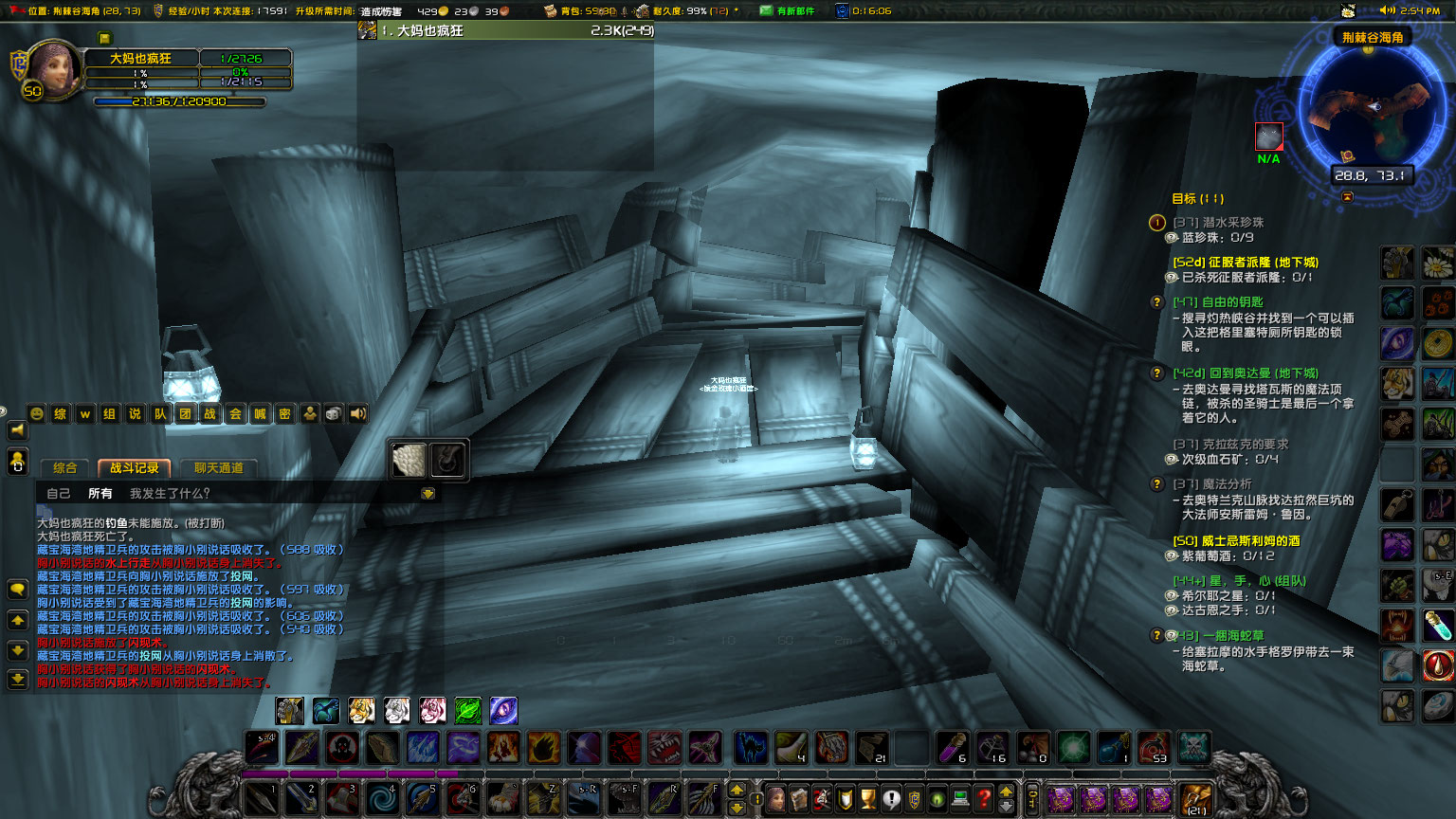Click the dice roll icon in chat bar
This screenshot has height=819, width=1456.
tap(333, 413)
